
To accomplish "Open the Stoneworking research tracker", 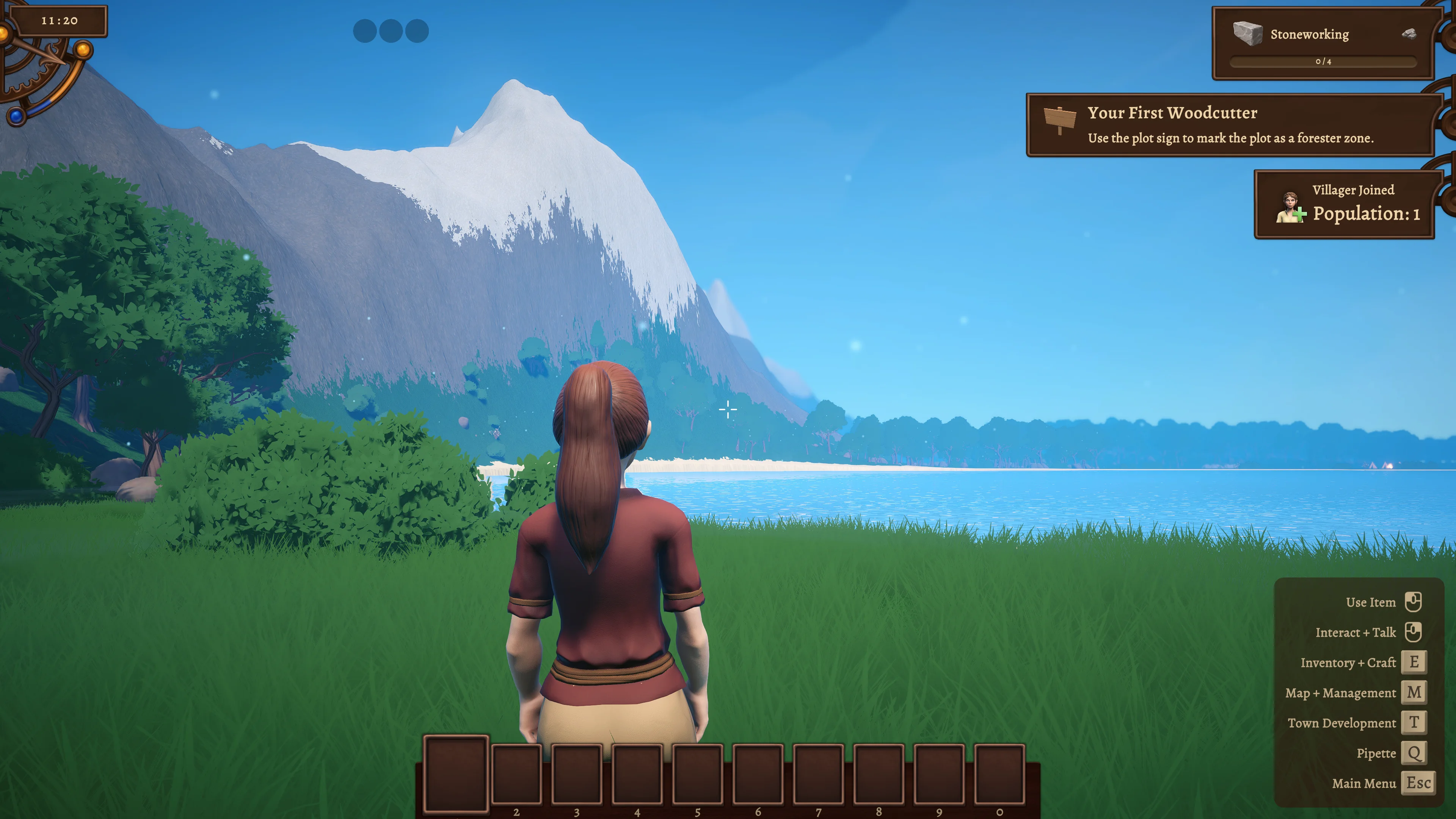I will 1322,44.
